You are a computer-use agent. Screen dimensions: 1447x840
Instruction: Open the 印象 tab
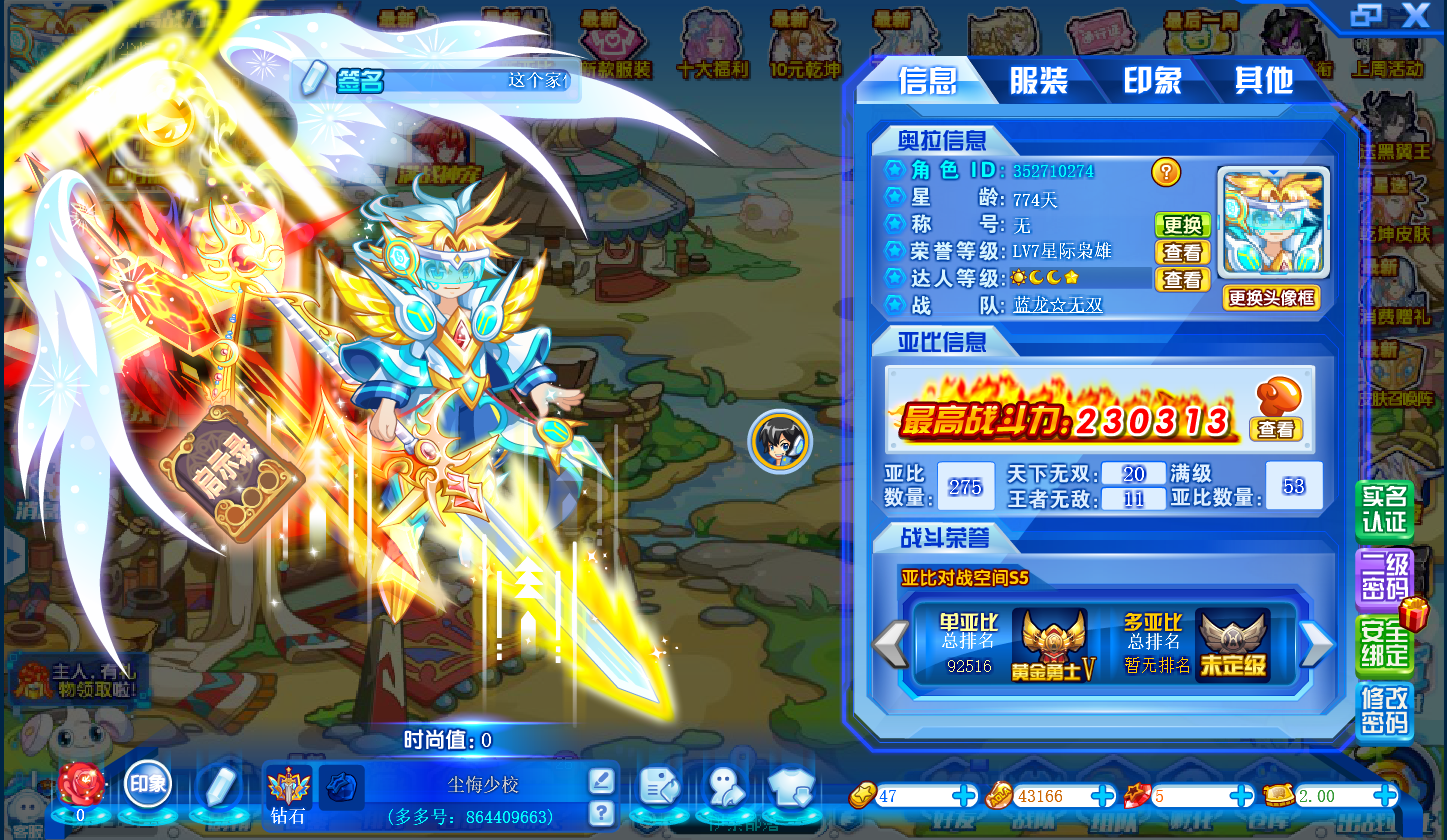[1152, 80]
